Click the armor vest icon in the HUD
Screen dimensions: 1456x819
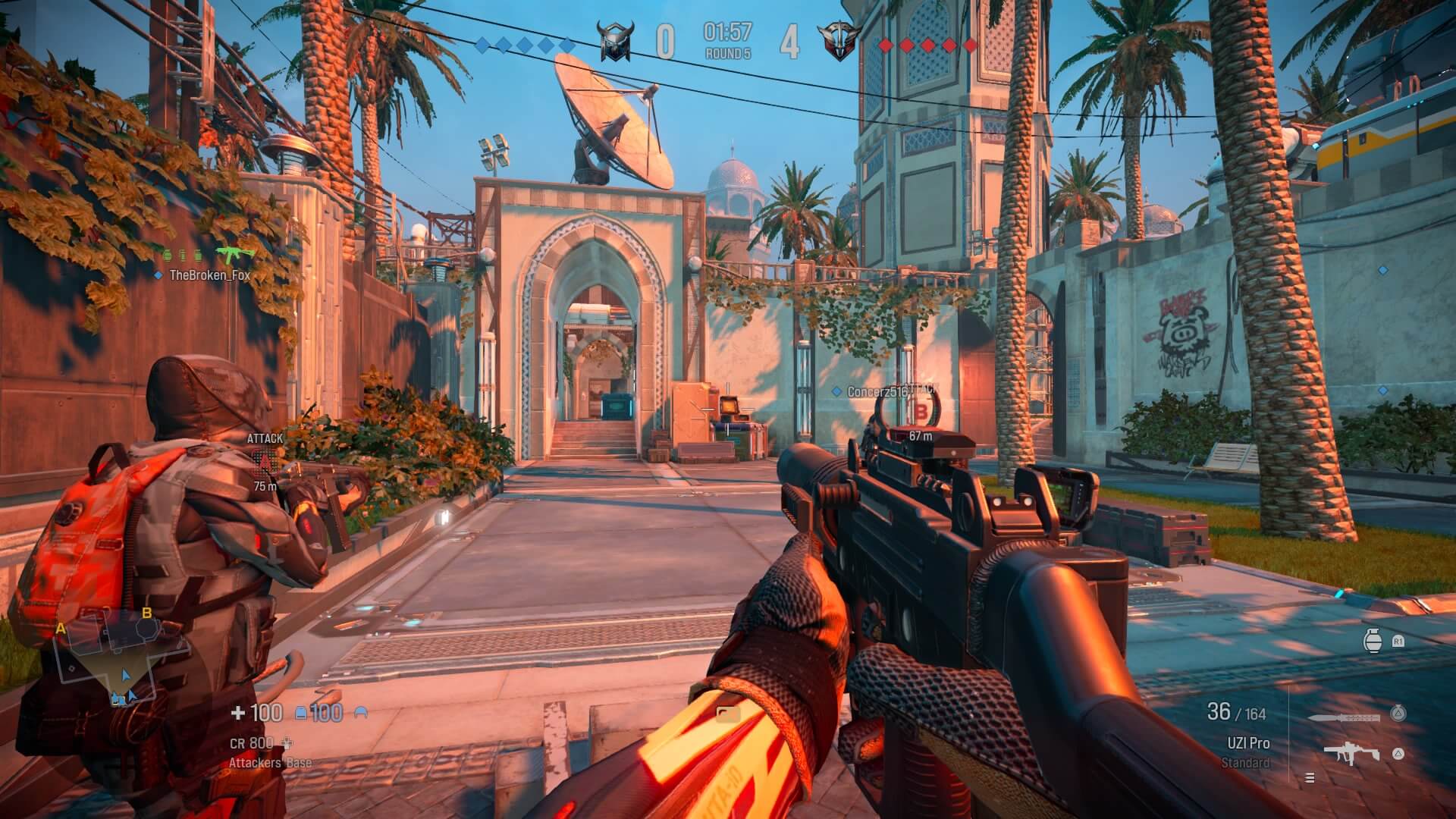click(300, 714)
